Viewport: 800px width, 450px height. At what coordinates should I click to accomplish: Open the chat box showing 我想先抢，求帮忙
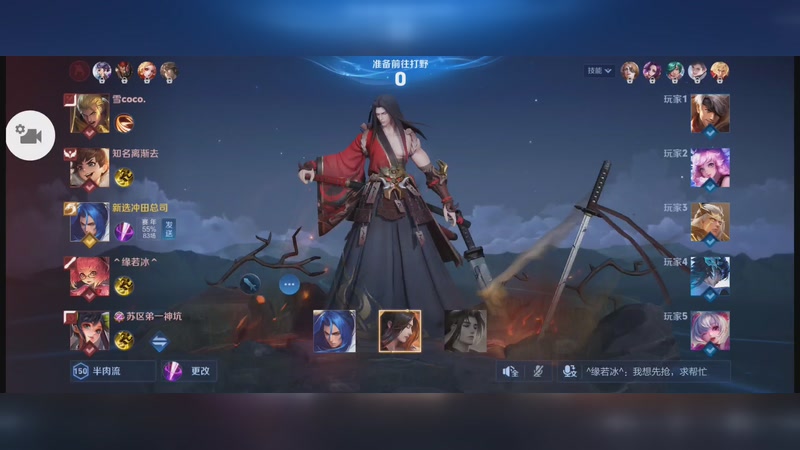(x=656, y=371)
